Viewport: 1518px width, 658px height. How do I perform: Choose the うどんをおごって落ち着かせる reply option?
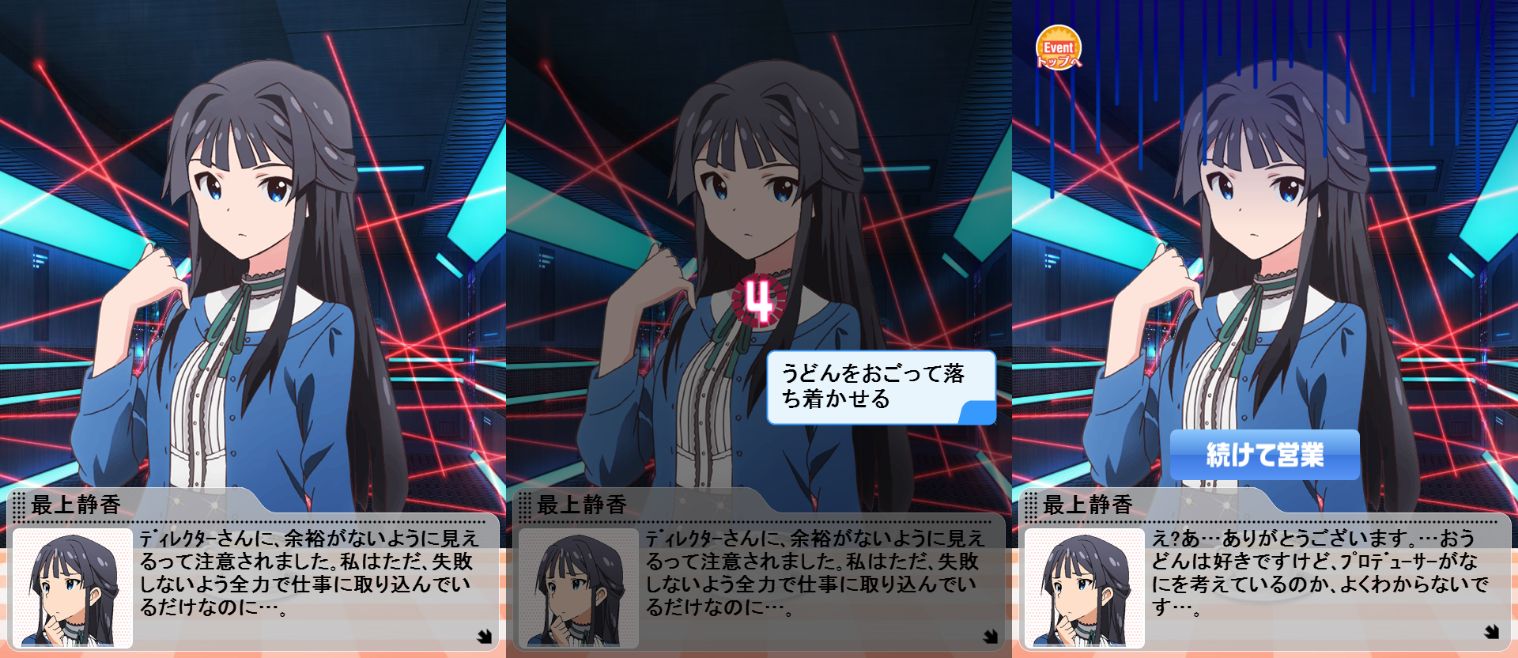[x=880, y=387]
